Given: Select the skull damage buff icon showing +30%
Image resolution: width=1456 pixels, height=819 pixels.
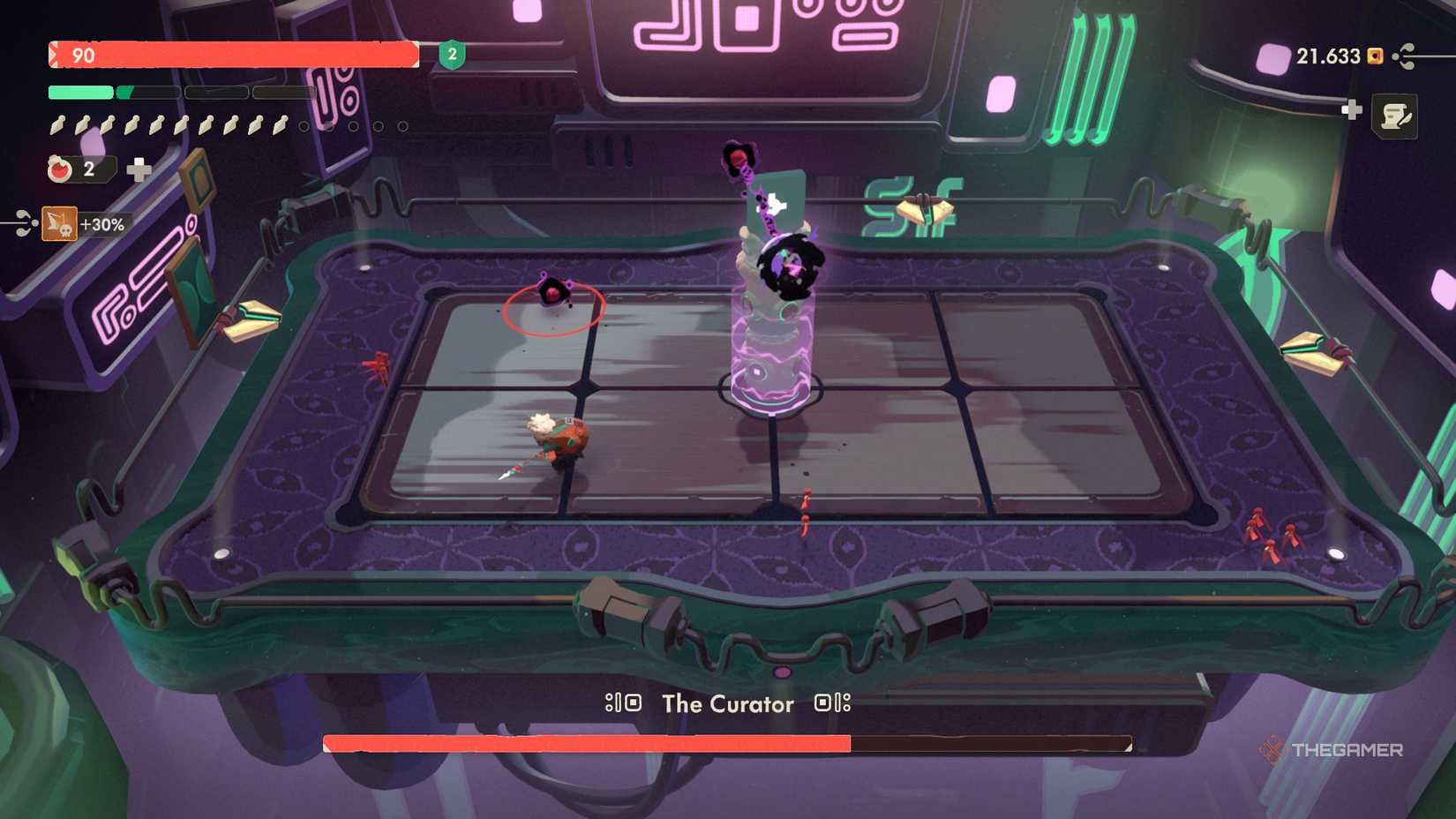Looking at the screenshot, I should [57, 222].
